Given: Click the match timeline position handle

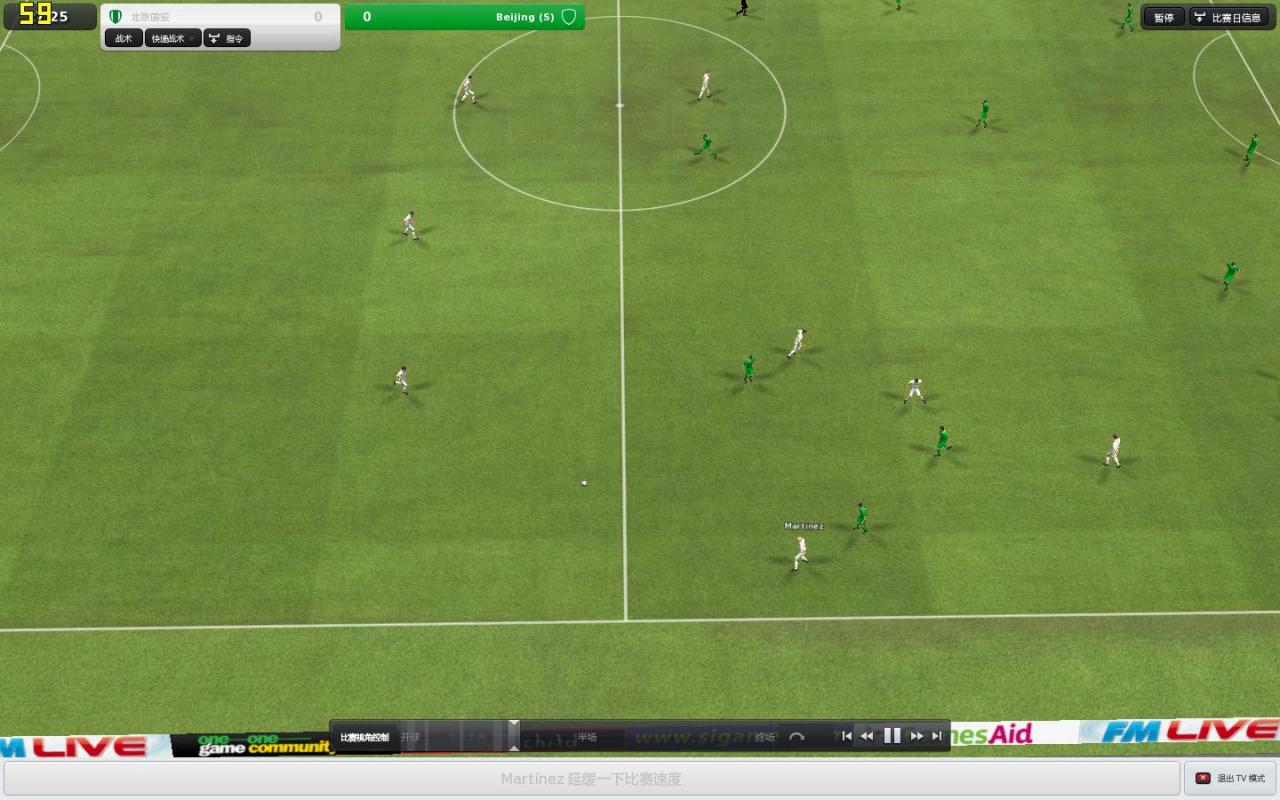Looking at the screenshot, I should click(x=514, y=735).
